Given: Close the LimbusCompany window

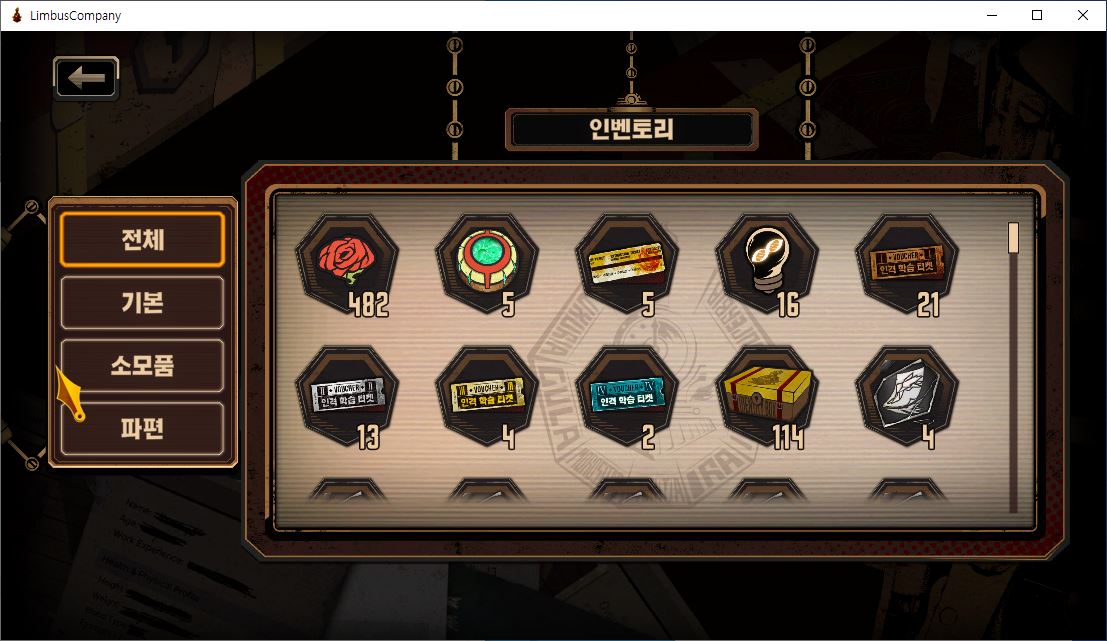Looking at the screenshot, I should tap(1083, 15).
